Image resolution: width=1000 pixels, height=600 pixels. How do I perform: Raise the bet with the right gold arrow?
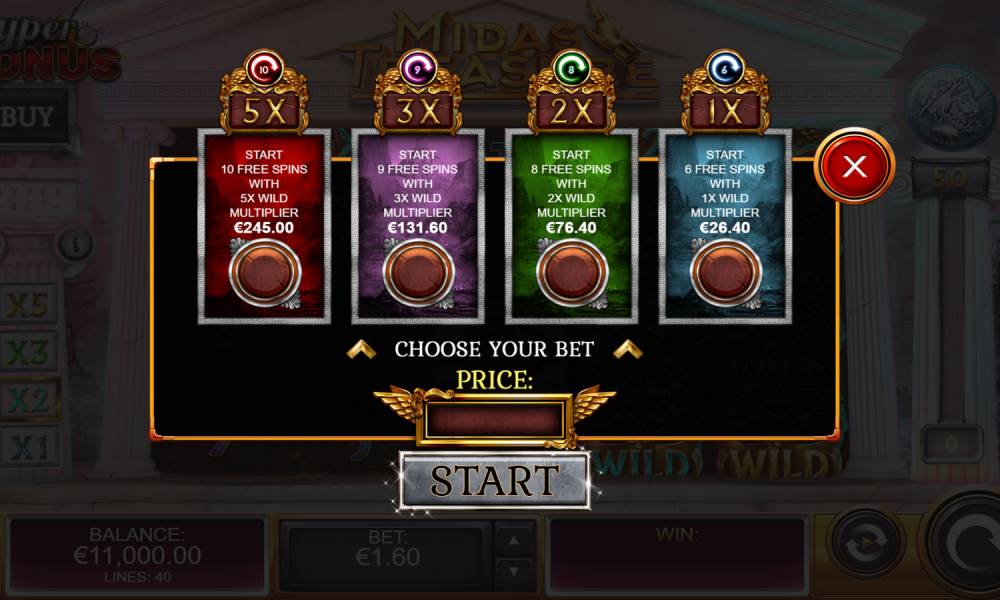point(627,349)
